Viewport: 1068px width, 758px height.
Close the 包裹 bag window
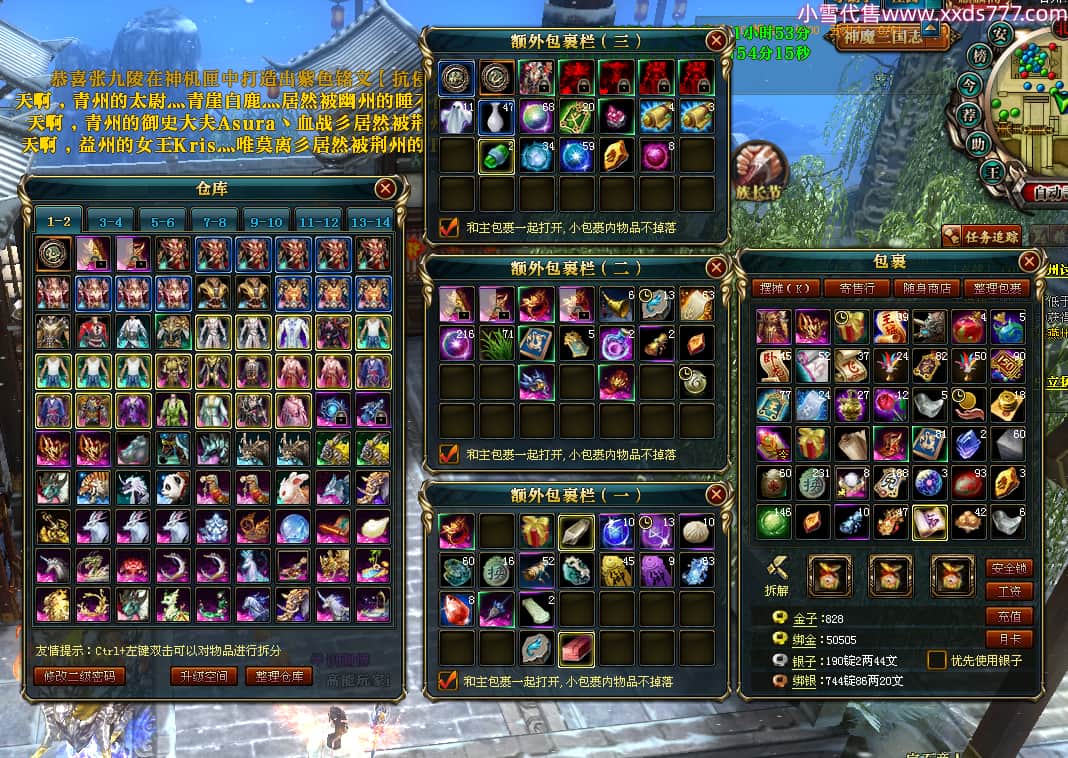point(1029,262)
